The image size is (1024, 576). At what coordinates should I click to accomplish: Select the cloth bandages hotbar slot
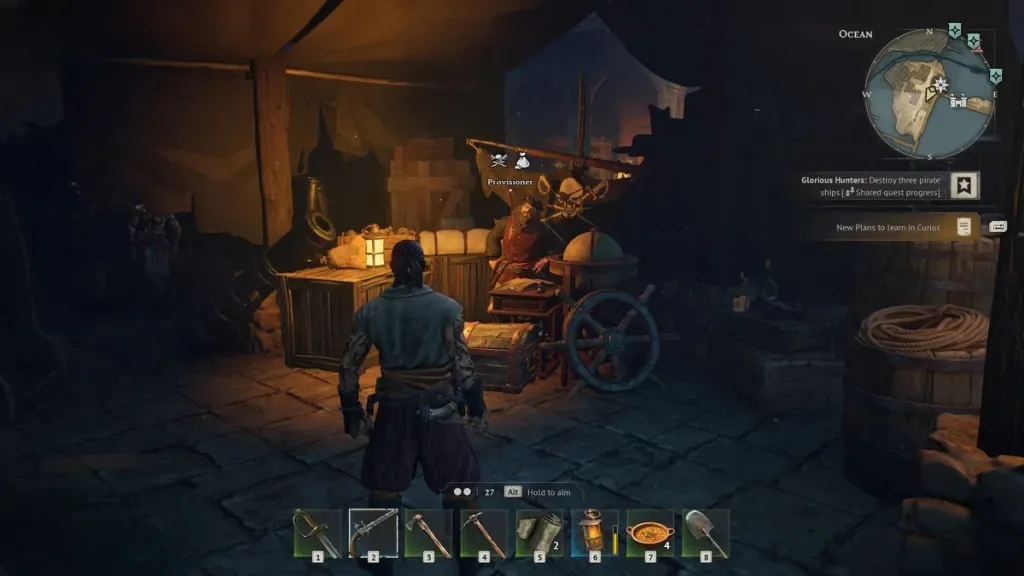point(540,532)
